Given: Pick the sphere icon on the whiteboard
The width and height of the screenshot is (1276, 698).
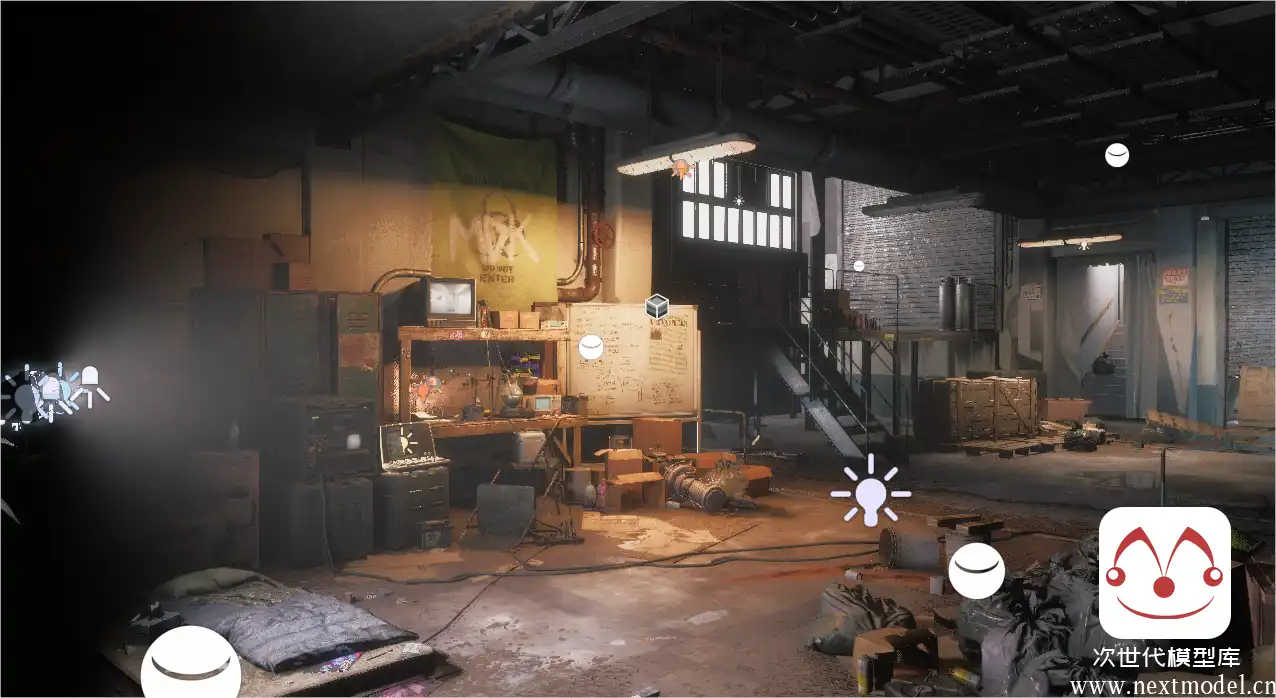Looking at the screenshot, I should 591,347.
